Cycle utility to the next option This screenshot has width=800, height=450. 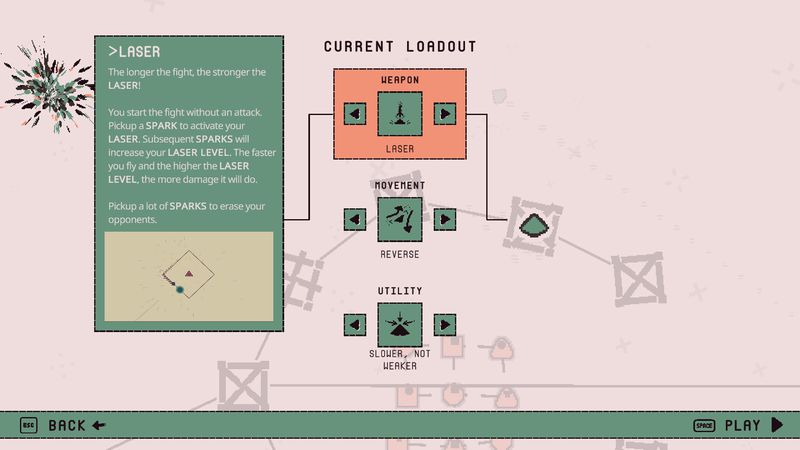(445, 325)
